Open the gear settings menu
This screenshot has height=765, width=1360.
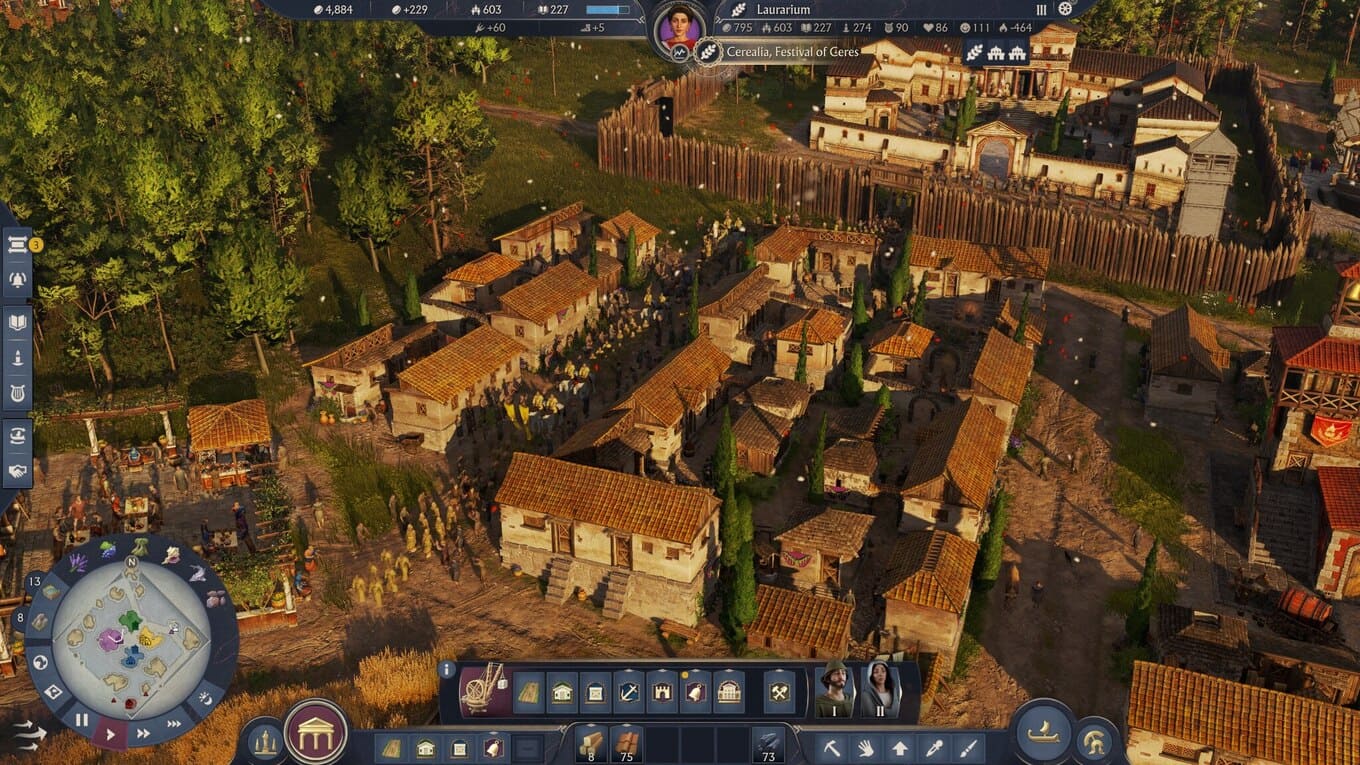(1065, 9)
